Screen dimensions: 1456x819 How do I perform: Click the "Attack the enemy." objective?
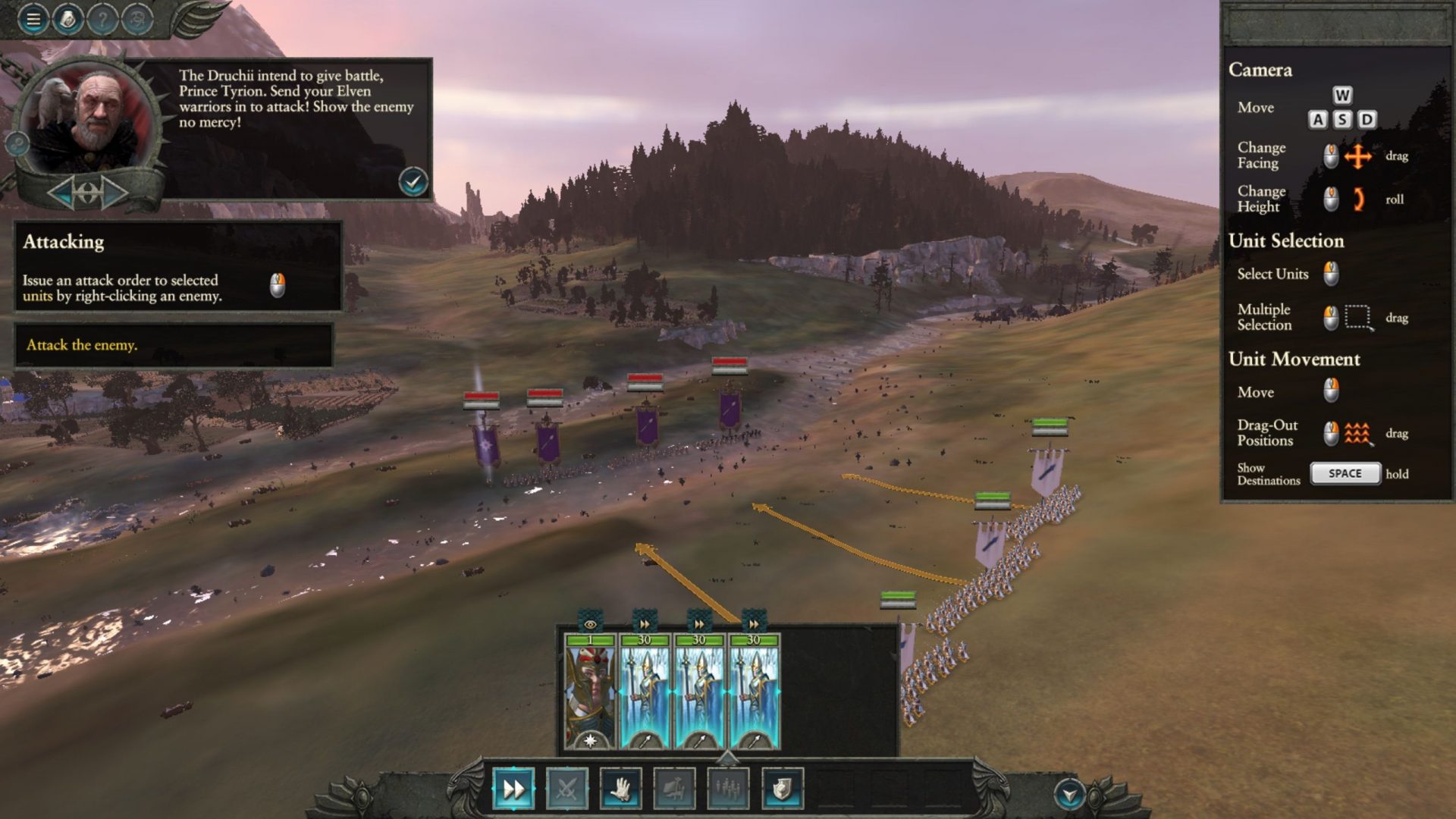pos(82,345)
